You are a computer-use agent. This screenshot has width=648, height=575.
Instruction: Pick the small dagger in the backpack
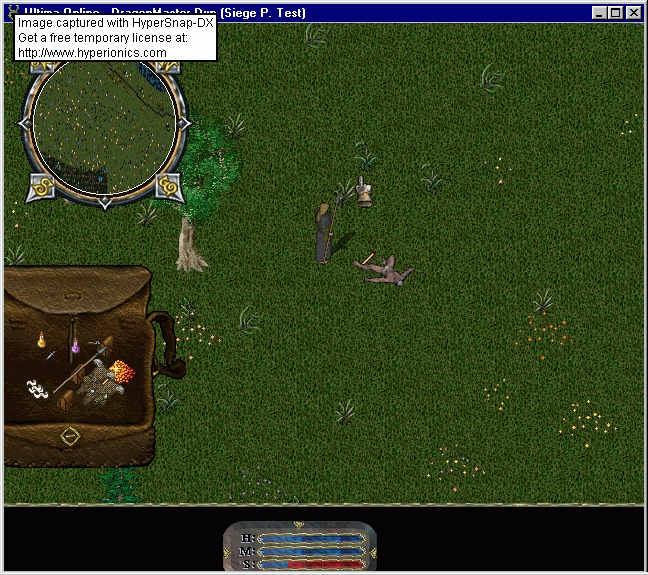[x=51, y=355]
